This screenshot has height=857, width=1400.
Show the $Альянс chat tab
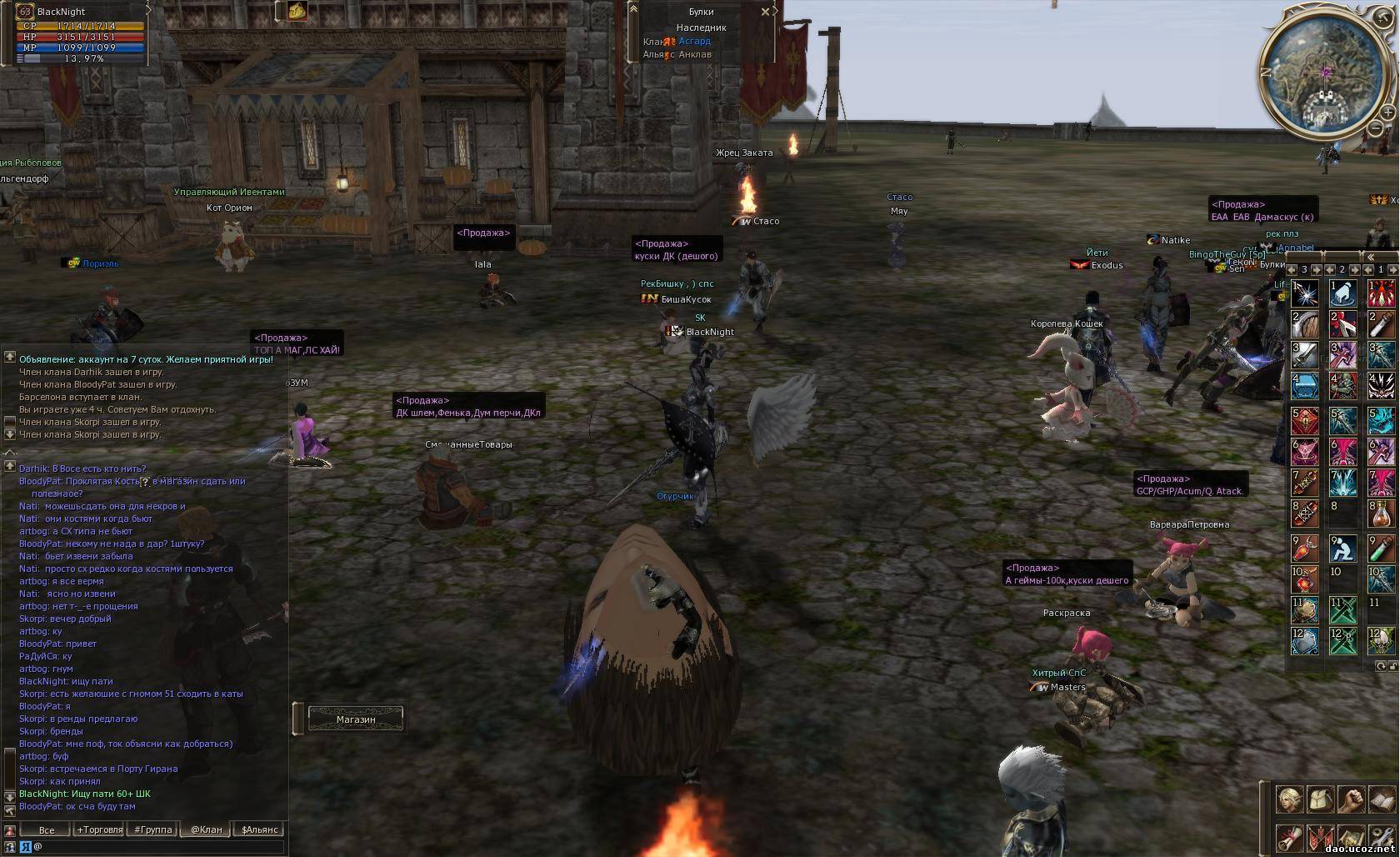pyautogui.click(x=260, y=829)
